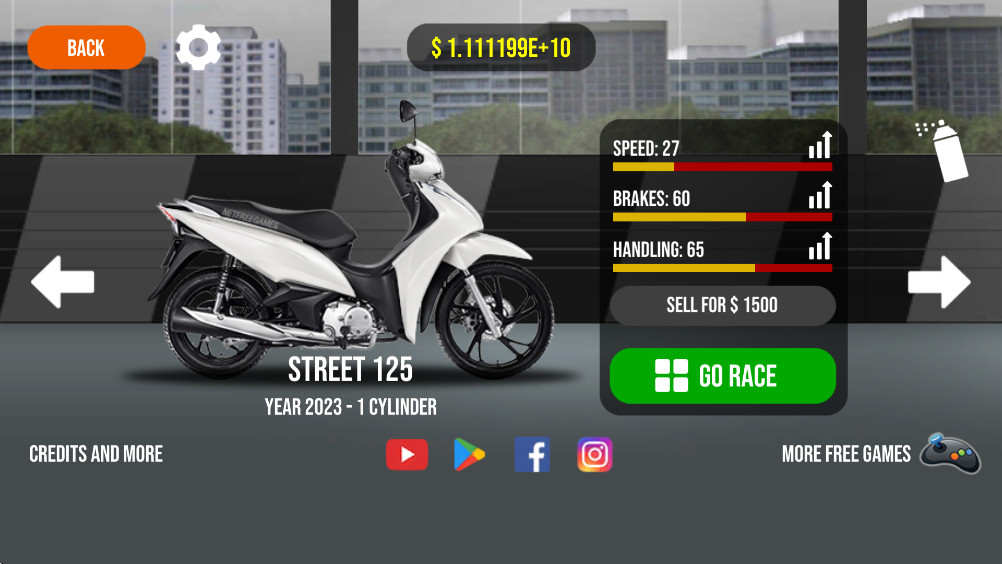Sell the bike for $1500

point(722,305)
